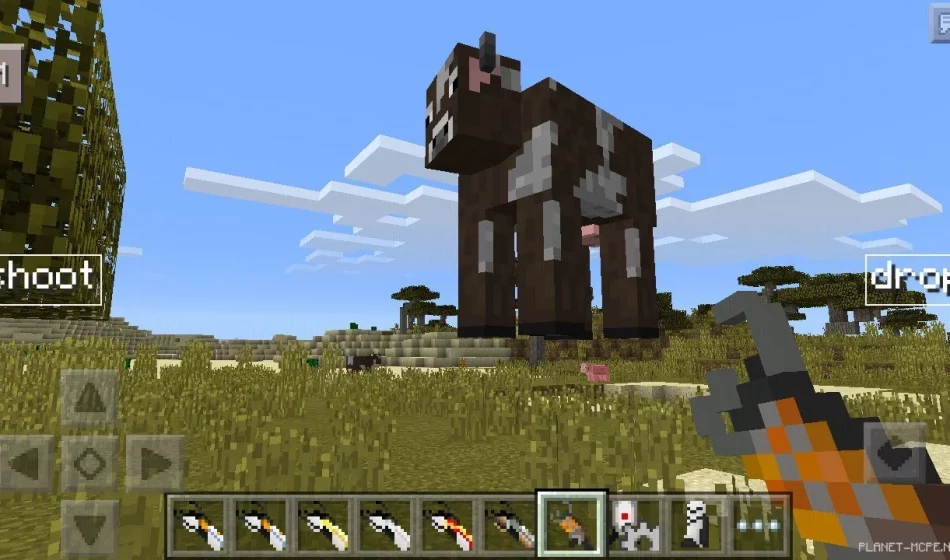Select the yellow-striped white gun slot
Screen dimensions: 950x560
point(324,524)
